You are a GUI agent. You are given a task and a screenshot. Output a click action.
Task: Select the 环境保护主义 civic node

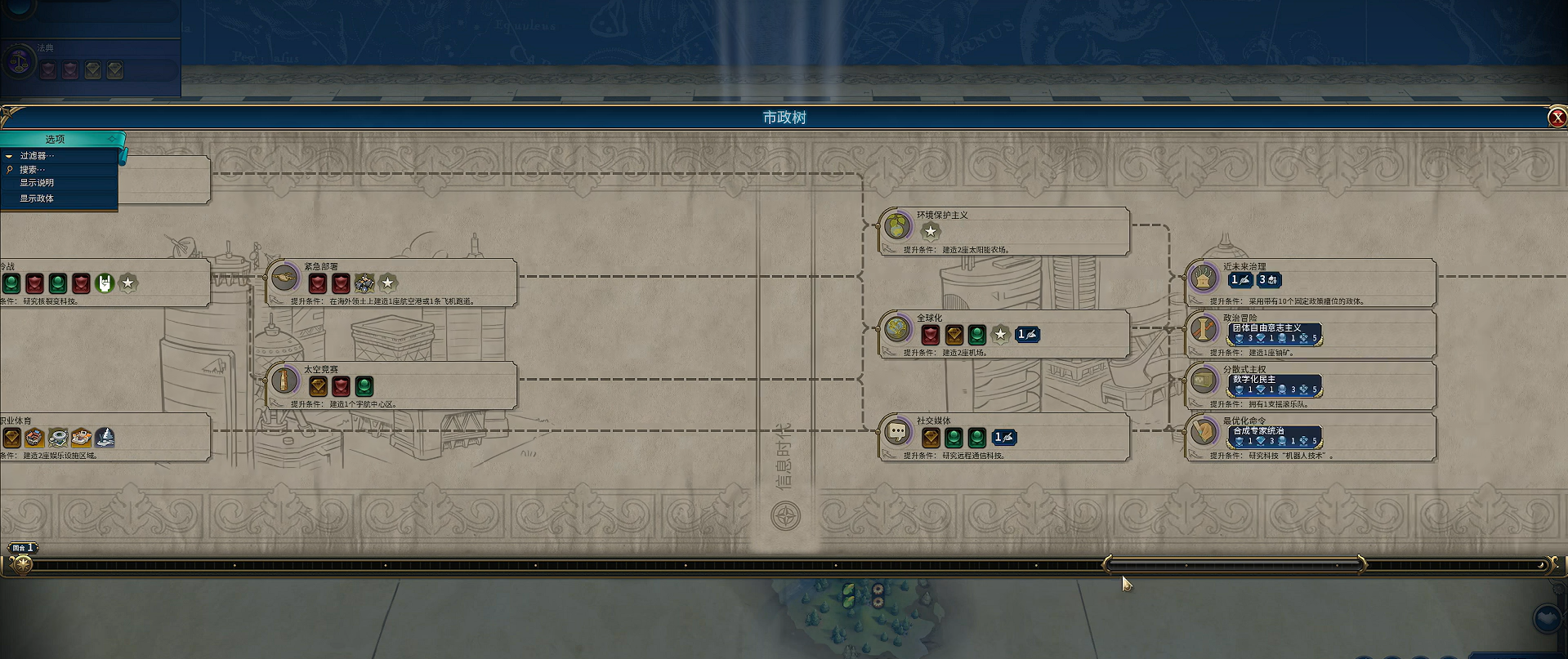click(897, 226)
